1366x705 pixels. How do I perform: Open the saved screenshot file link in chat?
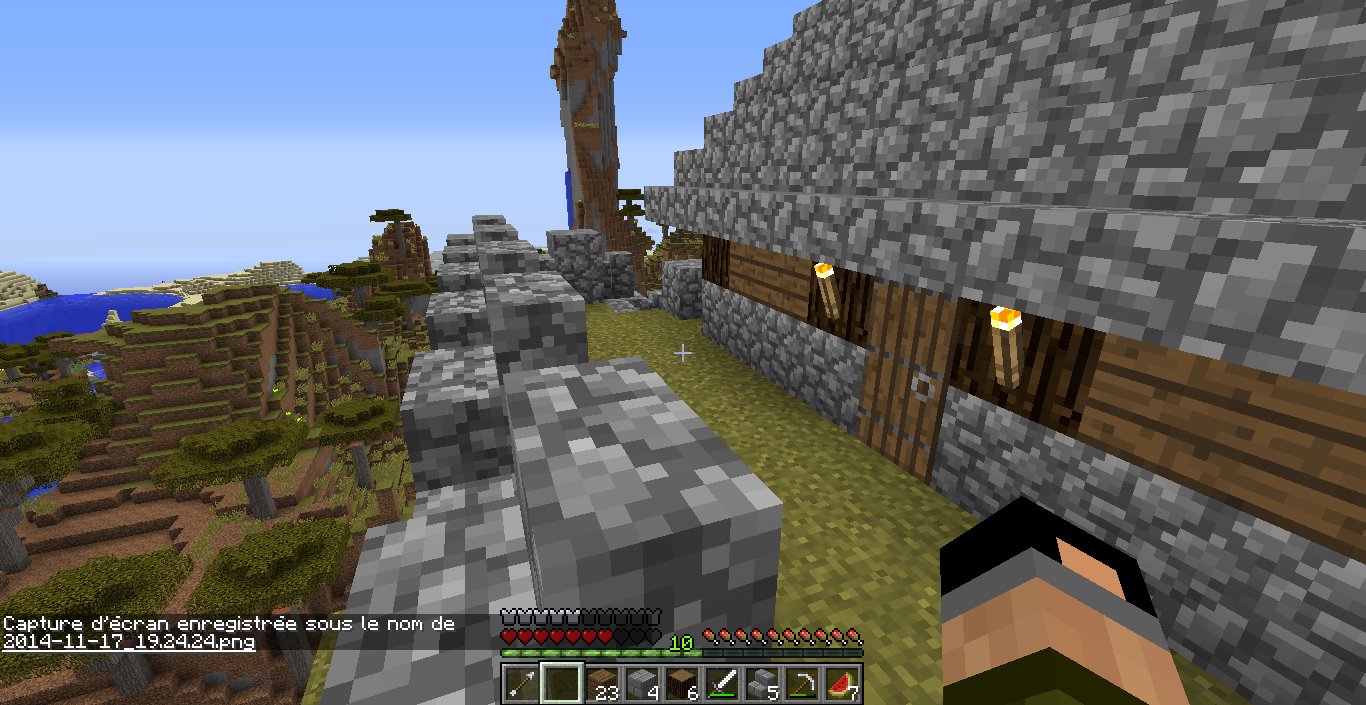pos(128,642)
